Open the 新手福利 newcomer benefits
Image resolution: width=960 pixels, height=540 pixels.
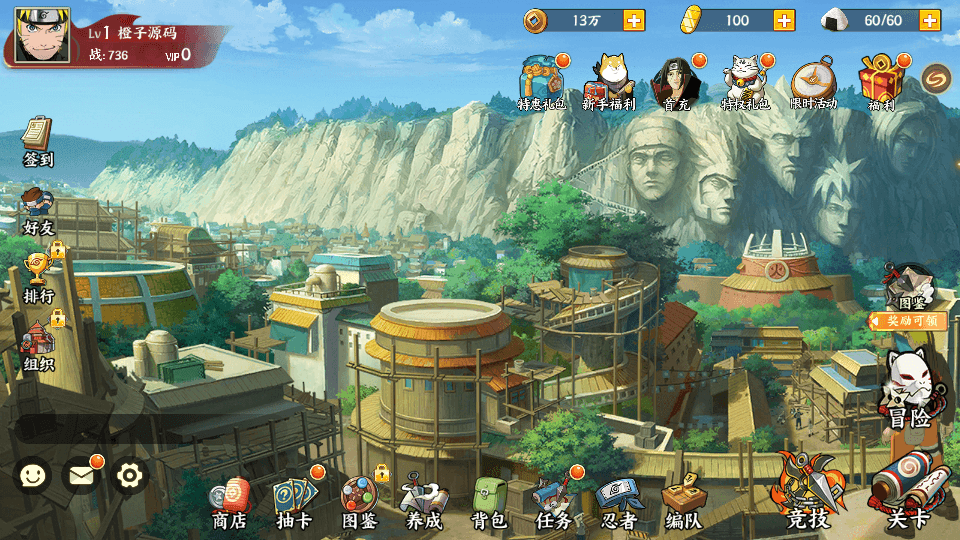coord(609,80)
